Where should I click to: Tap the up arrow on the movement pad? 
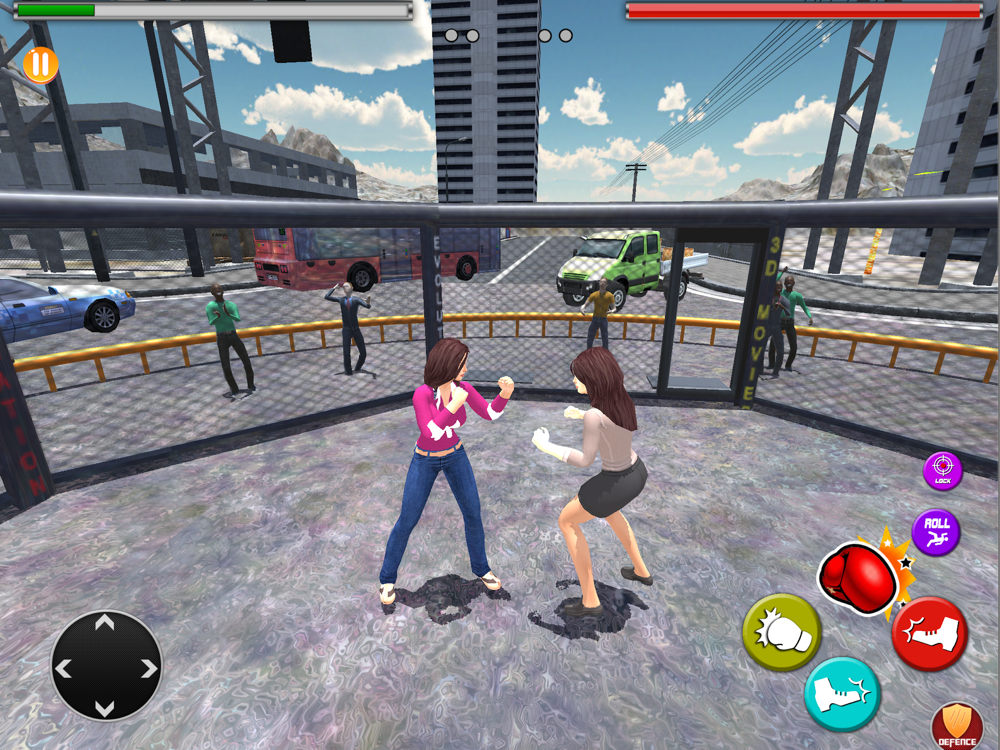[105, 625]
